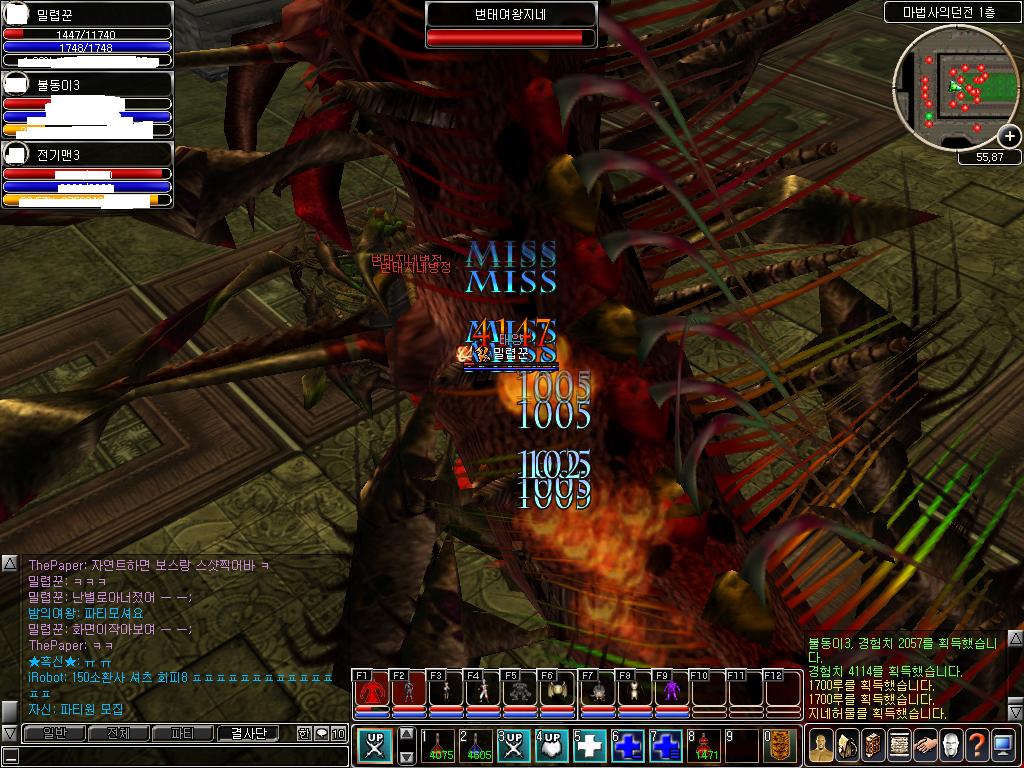
Task: Zoom the minimap with the plus button
Action: [x=1009, y=137]
